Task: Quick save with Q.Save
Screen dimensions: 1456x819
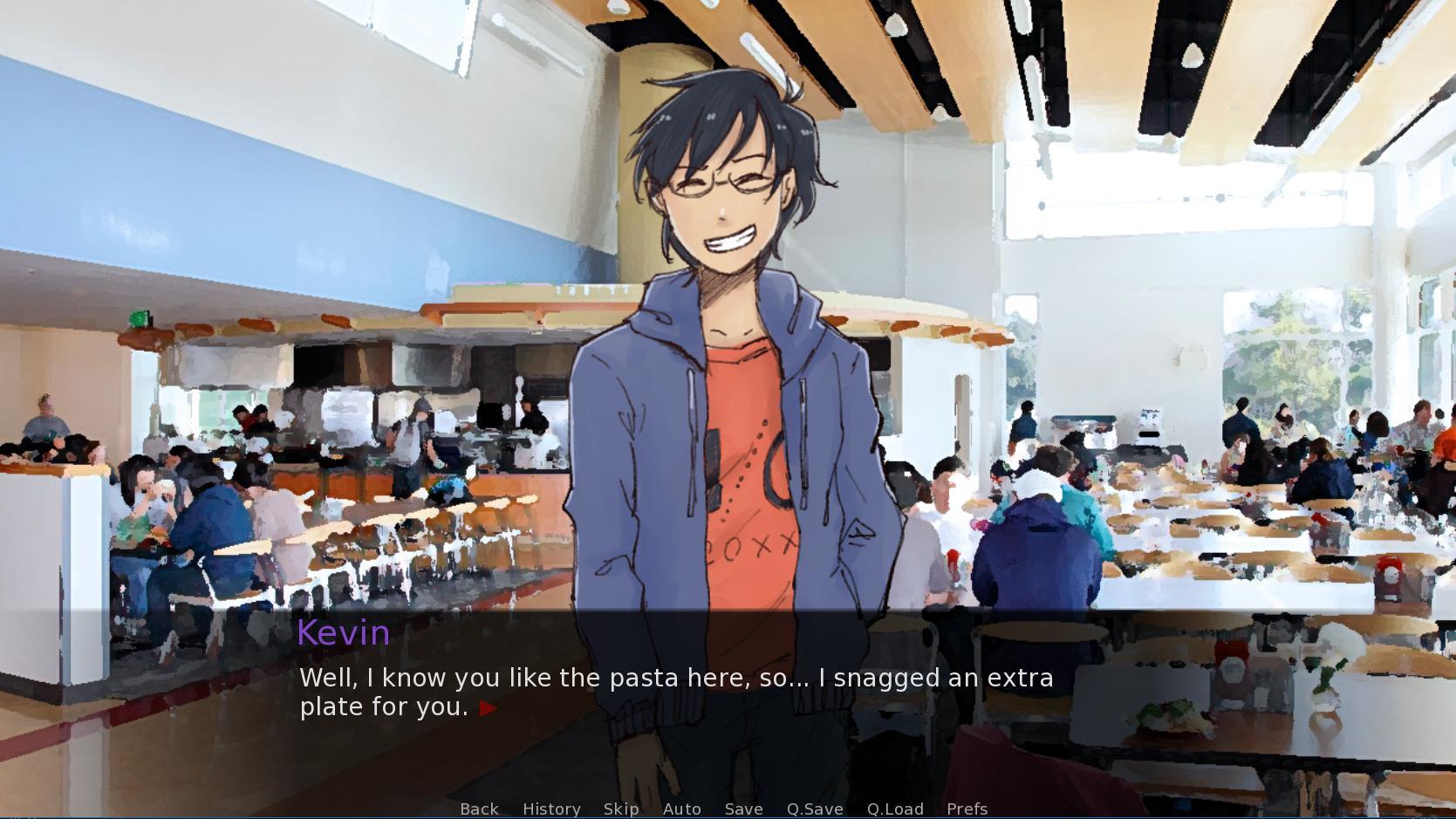Action: tap(815, 809)
